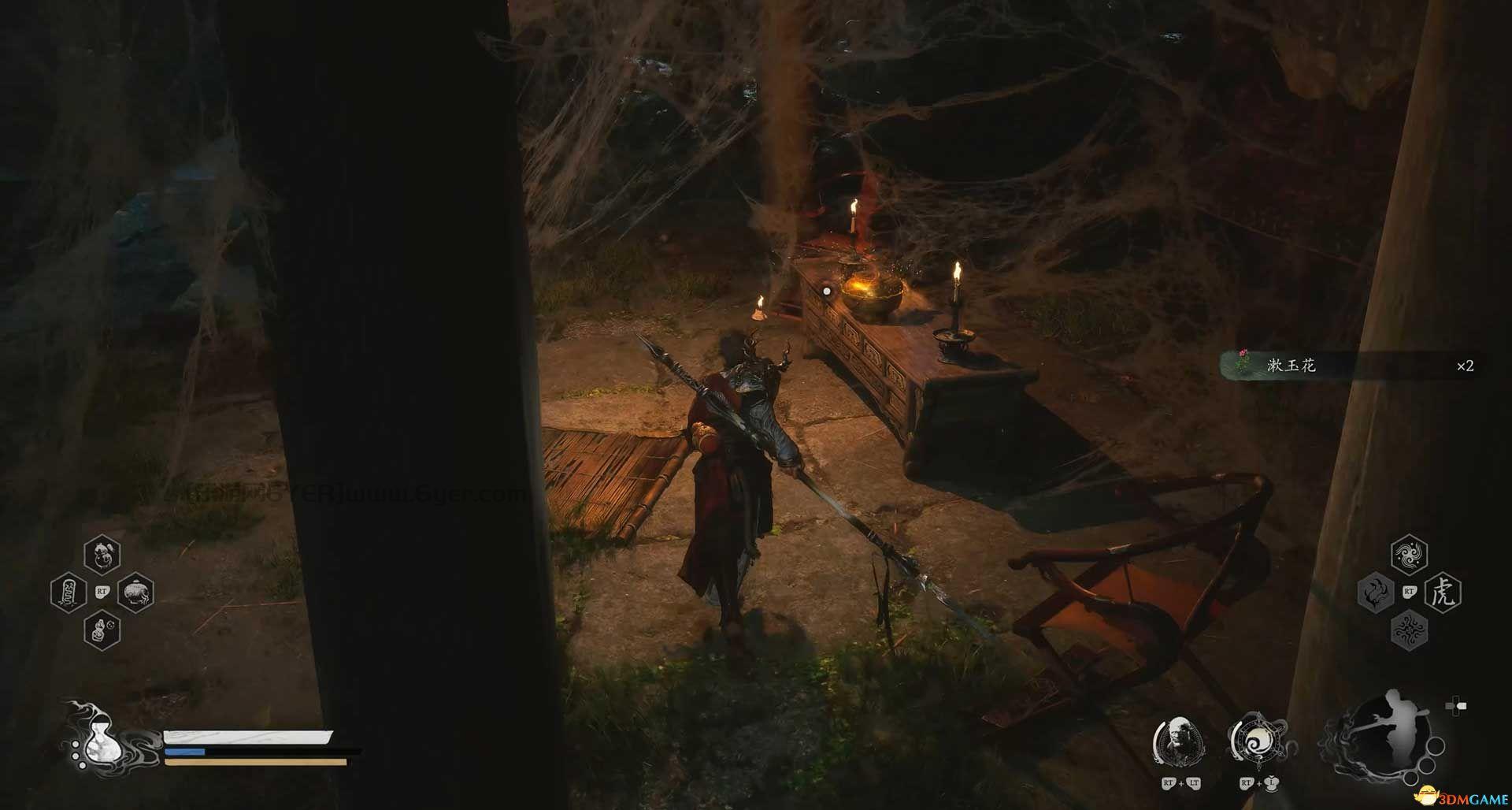Image resolution: width=1512 pixels, height=810 pixels.
Task: Select the double-gourd item in the top quick slot
Action: coord(102,554)
